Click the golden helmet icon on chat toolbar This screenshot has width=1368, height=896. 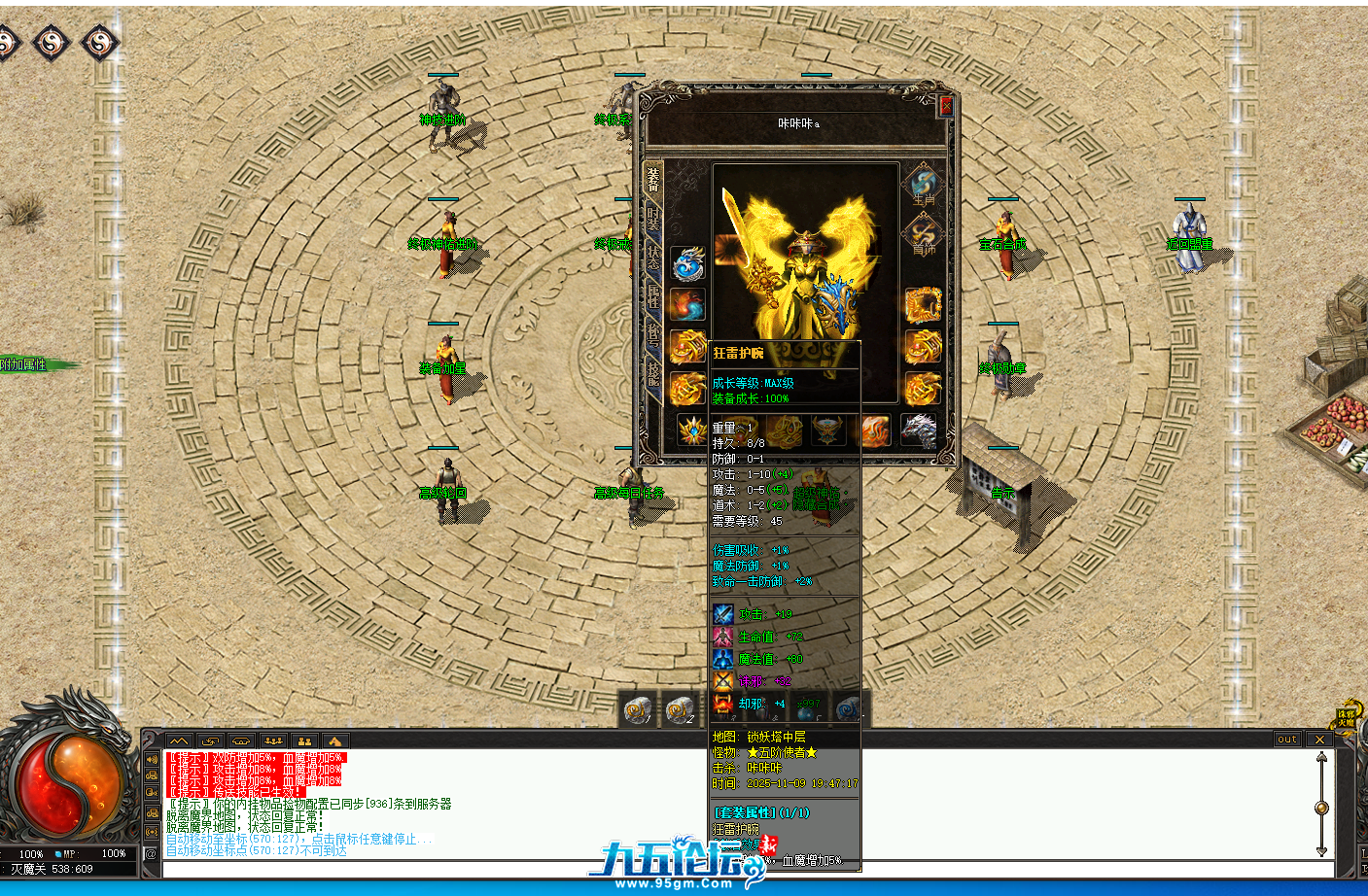(239, 741)
